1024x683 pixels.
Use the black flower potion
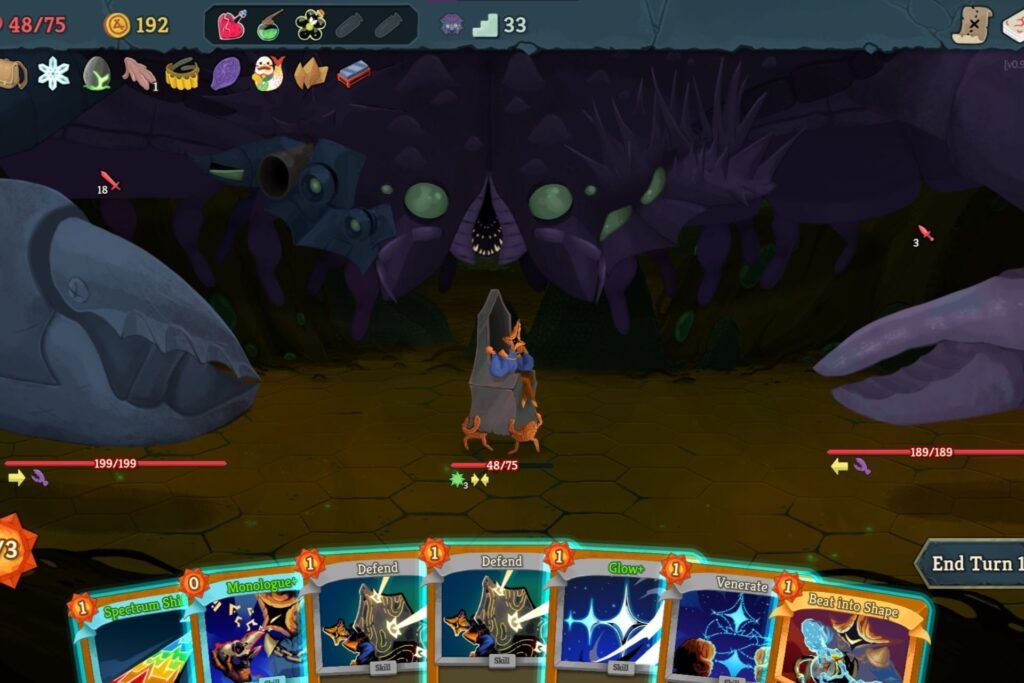coord(310,25)
